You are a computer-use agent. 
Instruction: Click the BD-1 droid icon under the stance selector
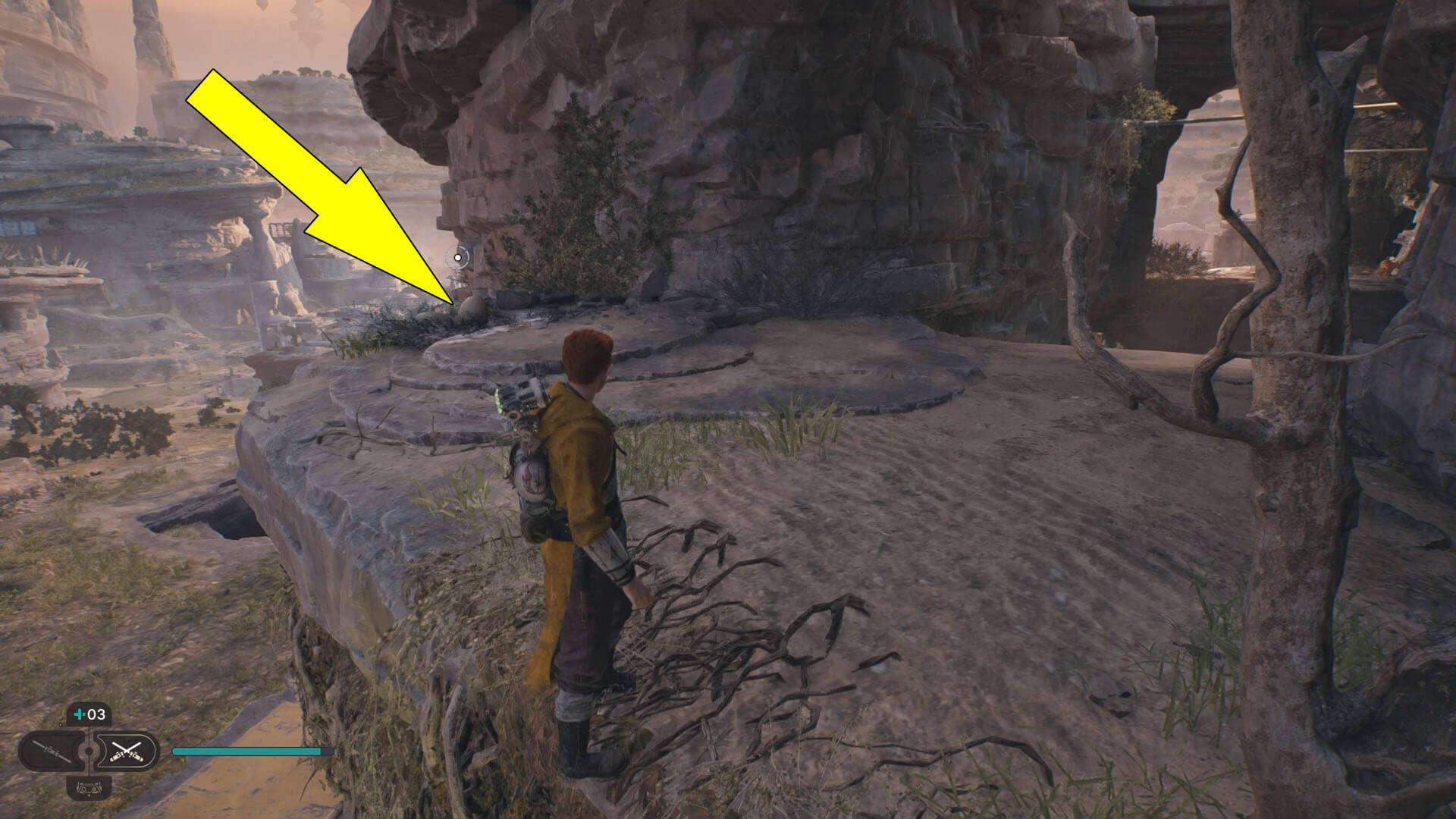pos(89,789)
